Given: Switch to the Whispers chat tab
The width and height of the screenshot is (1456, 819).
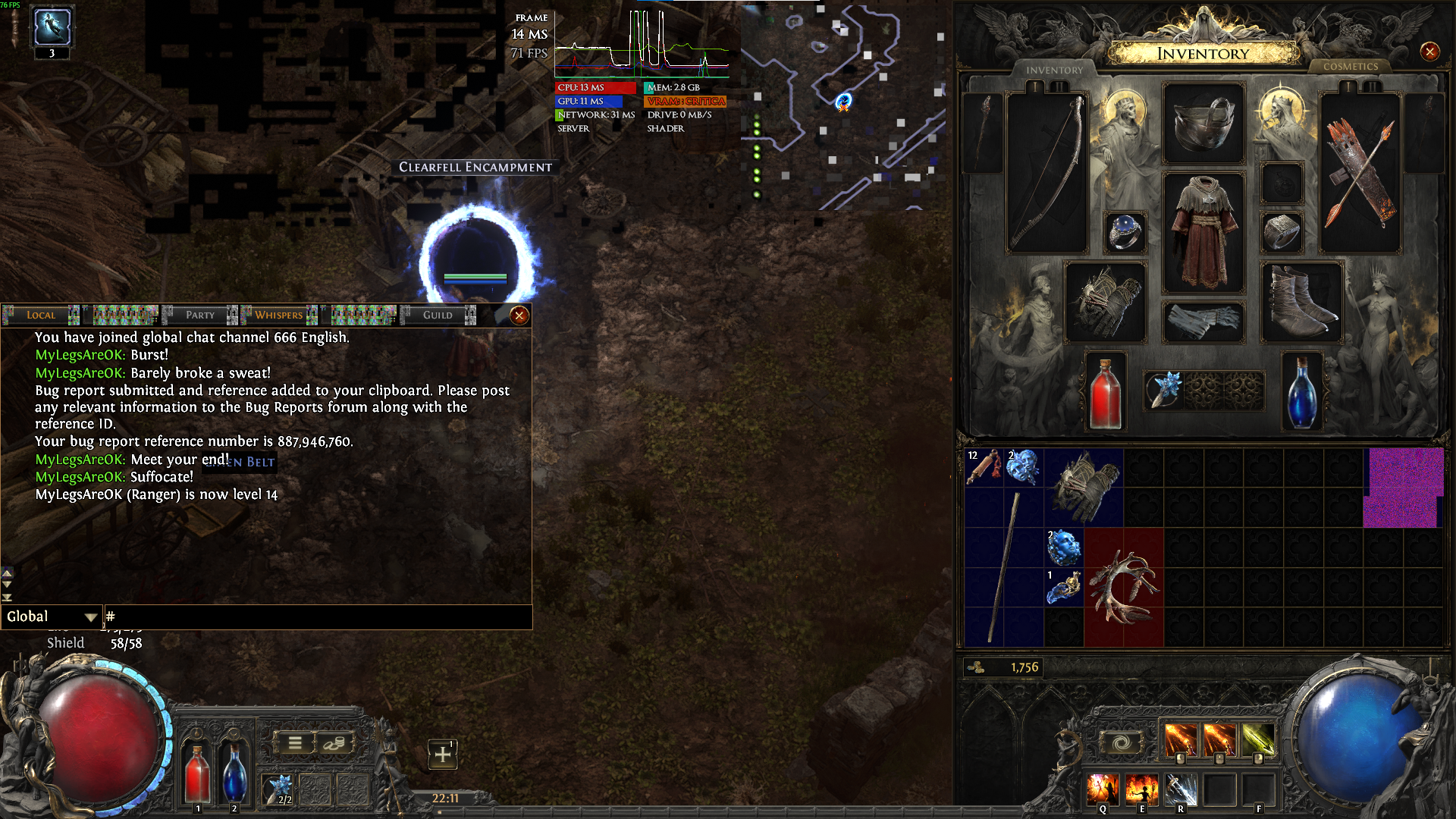Looking at the screenshot, I should (x=279, y=315).
